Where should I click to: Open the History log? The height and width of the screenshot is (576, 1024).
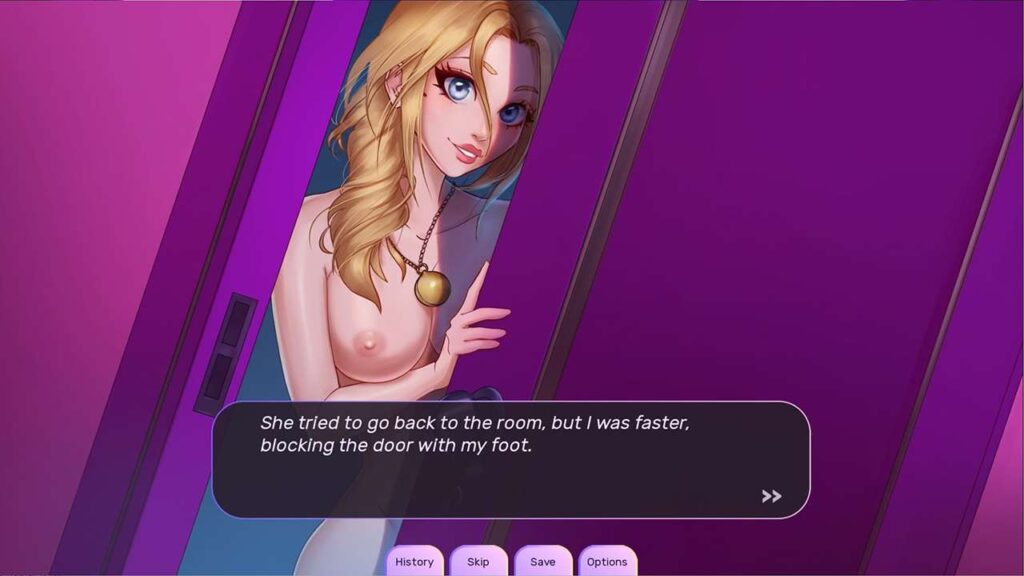[414, 561]
